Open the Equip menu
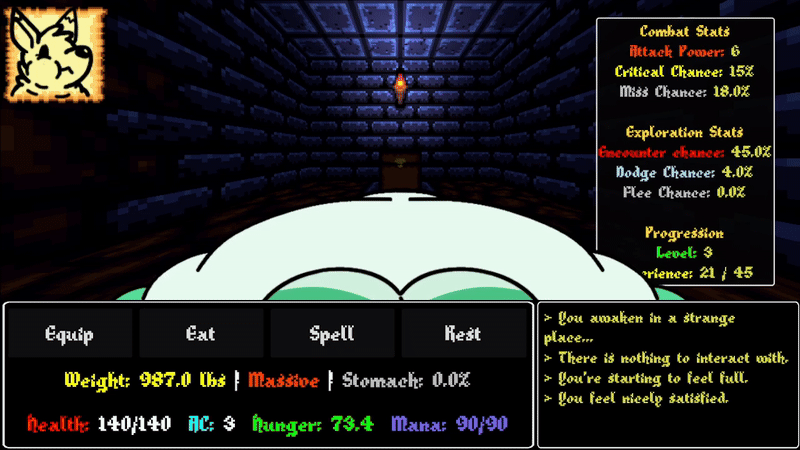Image resolution: width=800 pixels, height=450 pixels. [x=69, y=333]
